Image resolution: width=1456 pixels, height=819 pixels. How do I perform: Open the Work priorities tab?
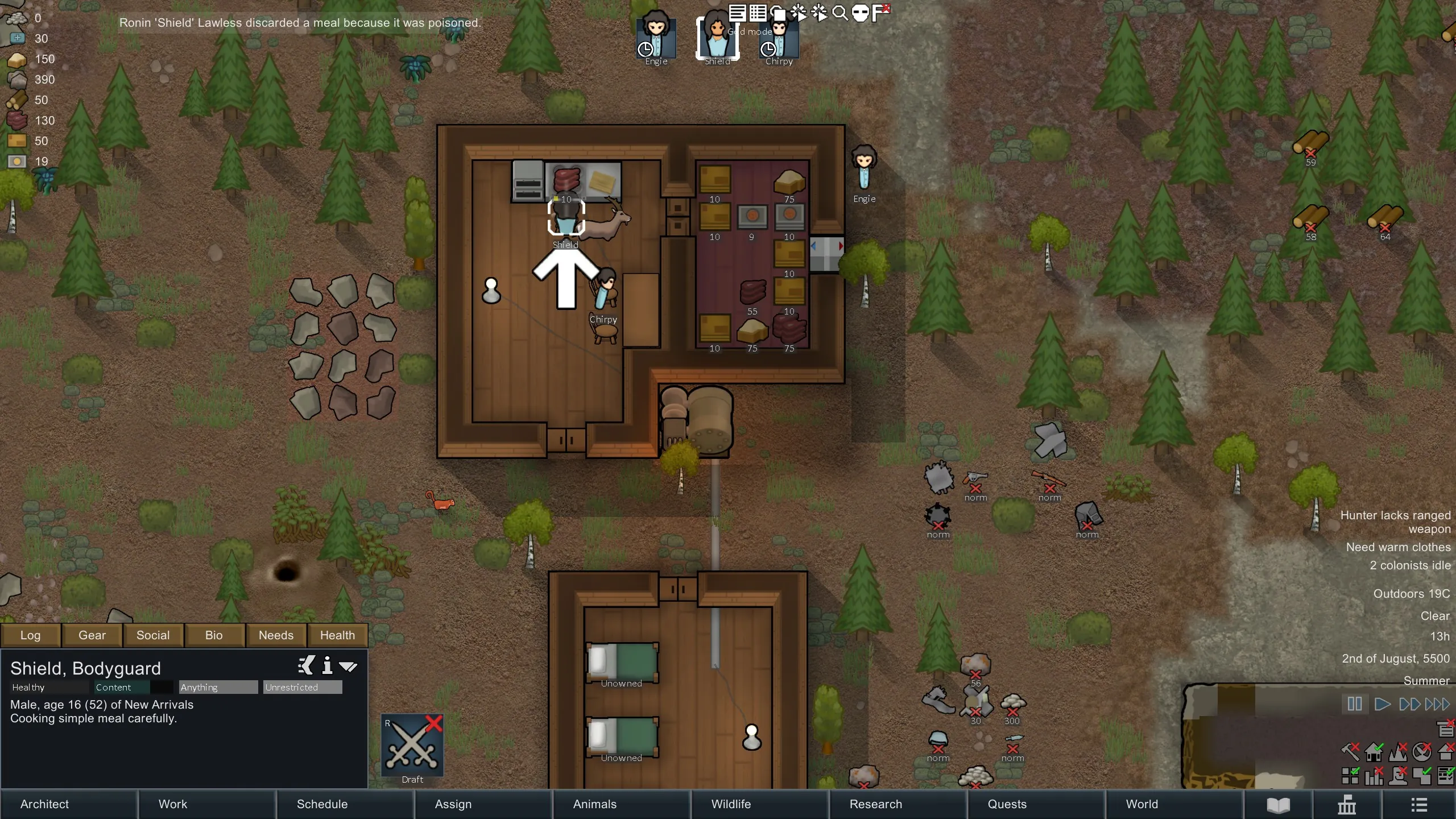pyautogui.click(x=206, y=804)
